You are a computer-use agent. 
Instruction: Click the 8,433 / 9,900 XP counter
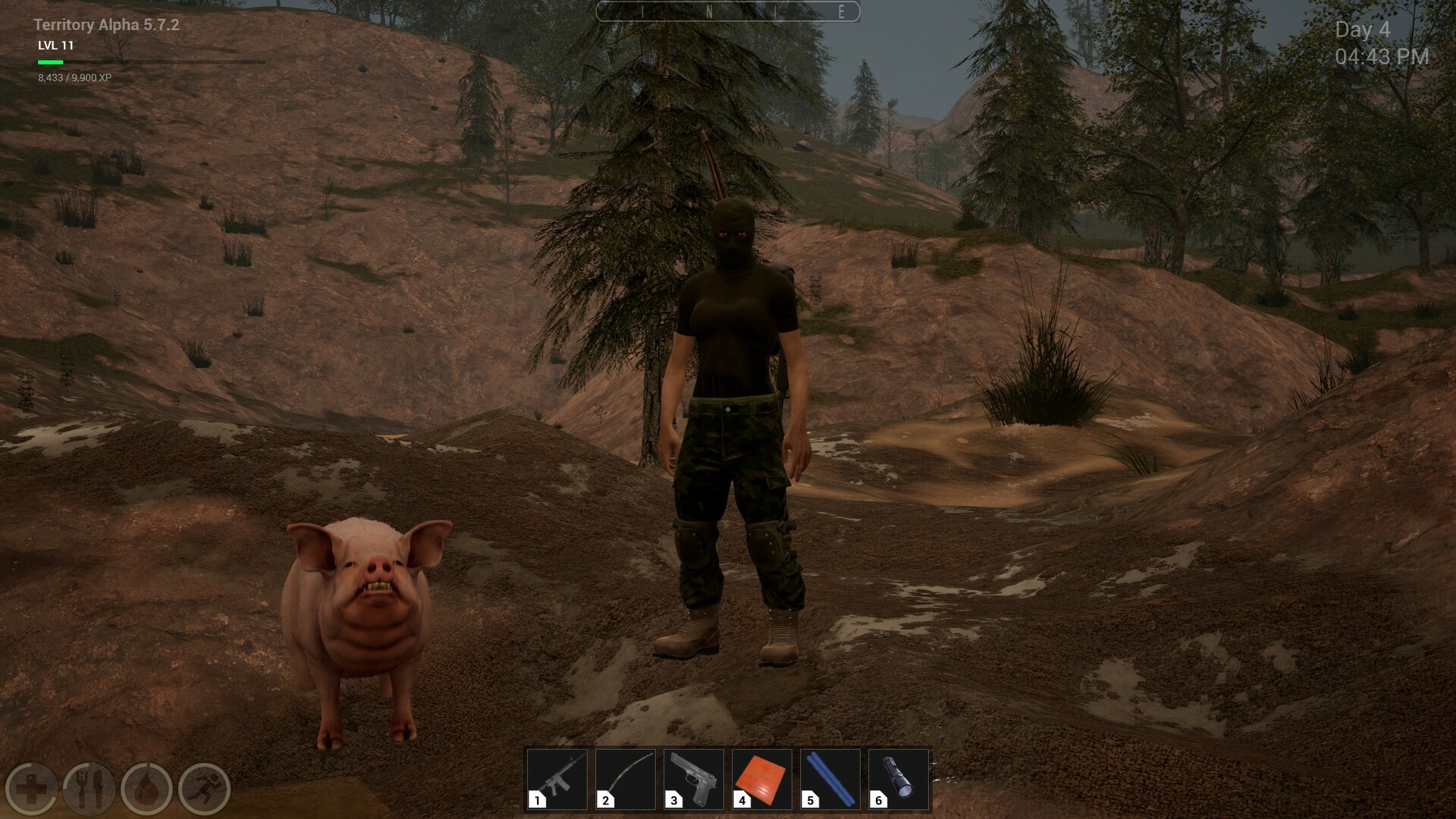coord(75,77)
